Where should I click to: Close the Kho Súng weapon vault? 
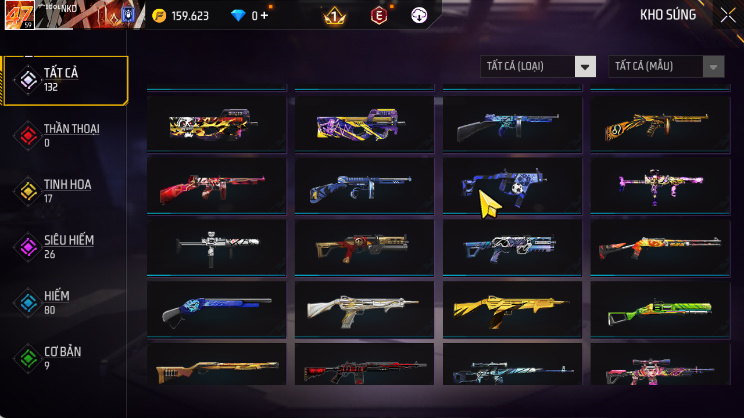[727, 15]
